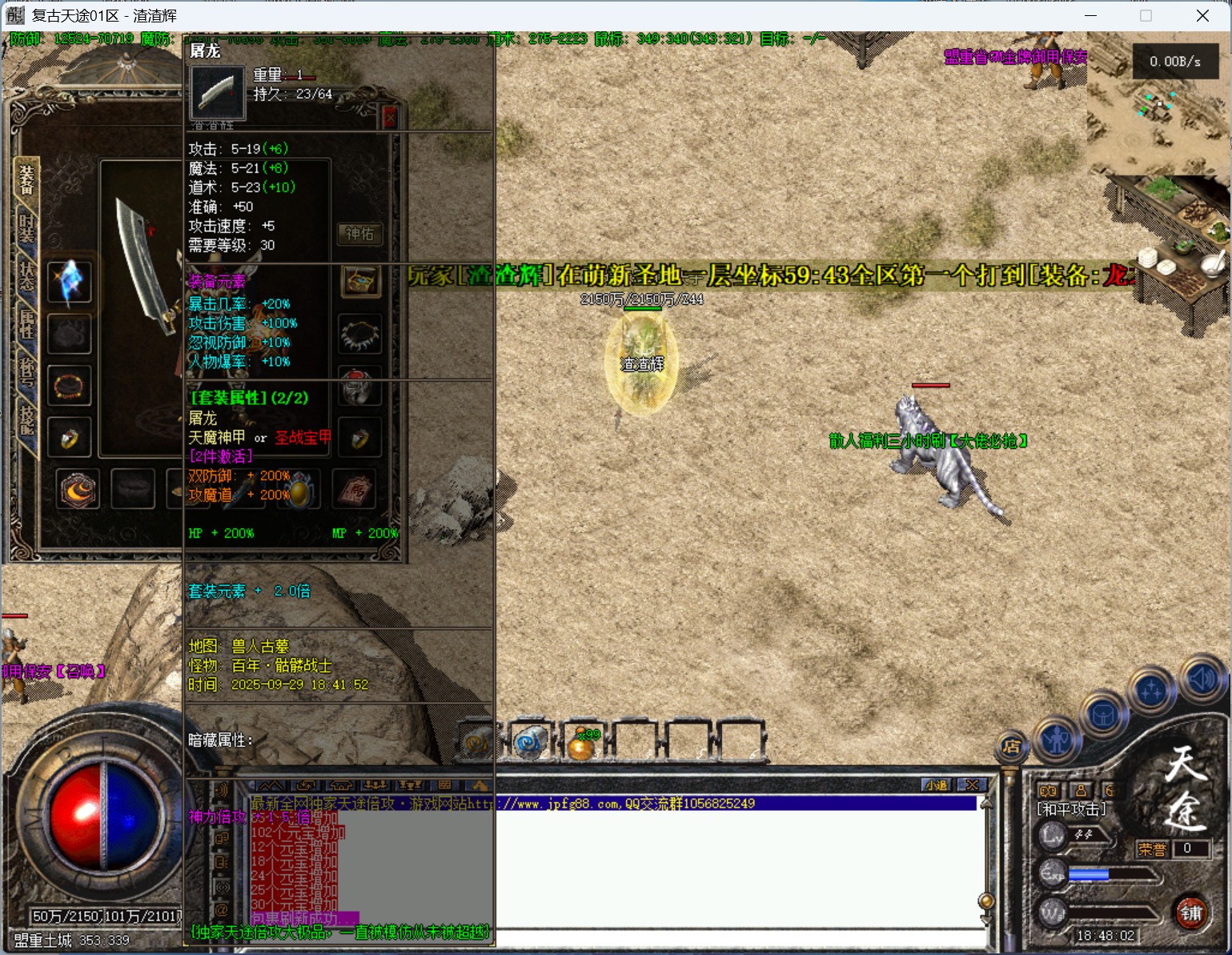
Task: Select the orange crescent medal slot
Action: 78,490
